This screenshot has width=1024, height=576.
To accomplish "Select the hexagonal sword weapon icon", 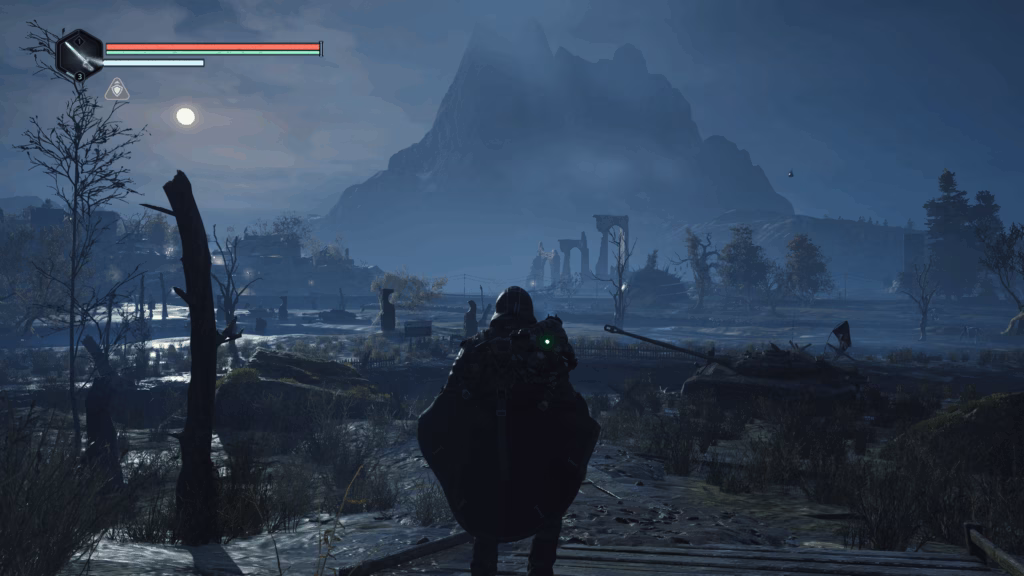I will click(x=79, y=54).
